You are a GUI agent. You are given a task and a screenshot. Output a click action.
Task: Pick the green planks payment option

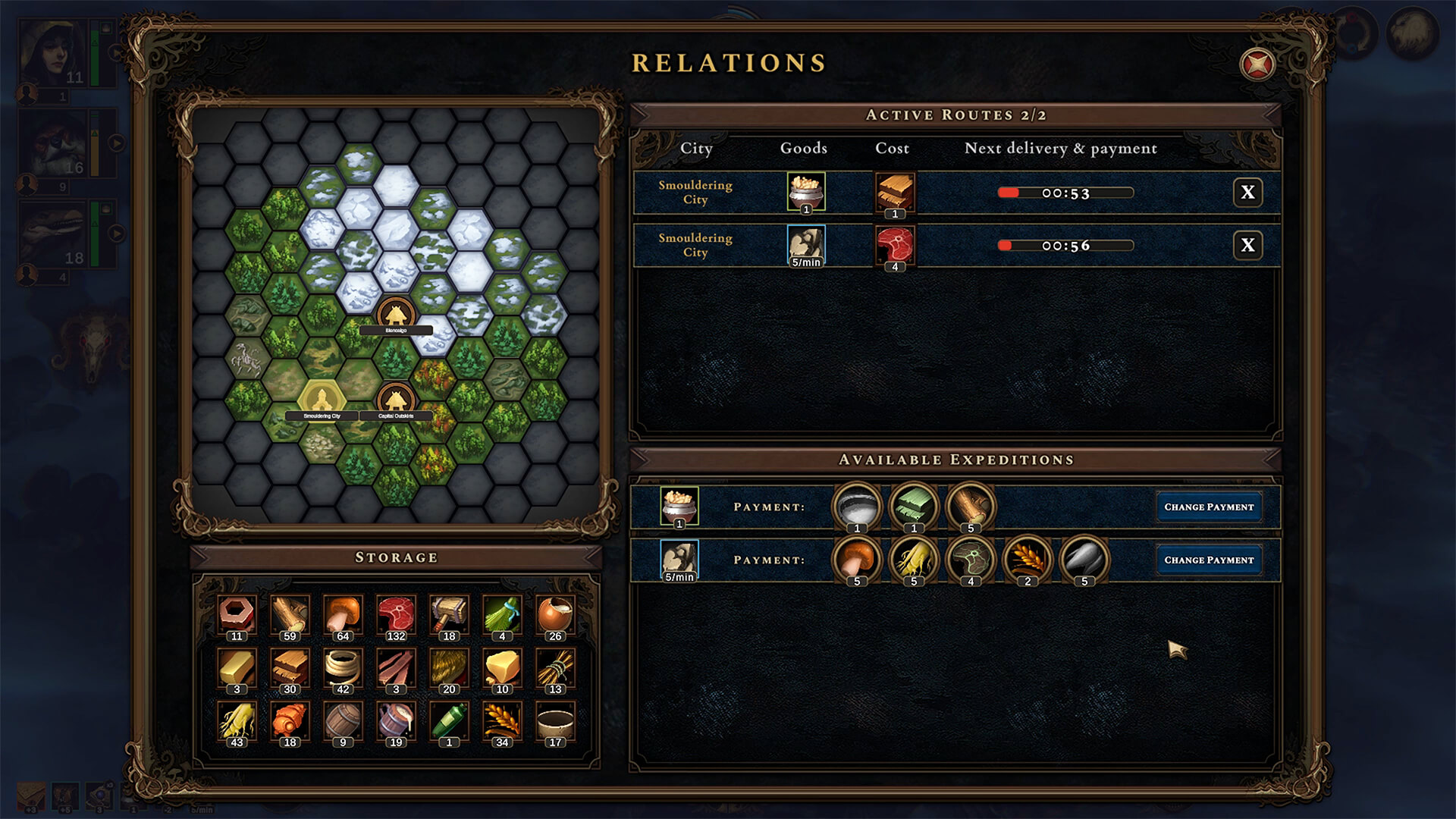pyautogui.click(x=914, y=506)
